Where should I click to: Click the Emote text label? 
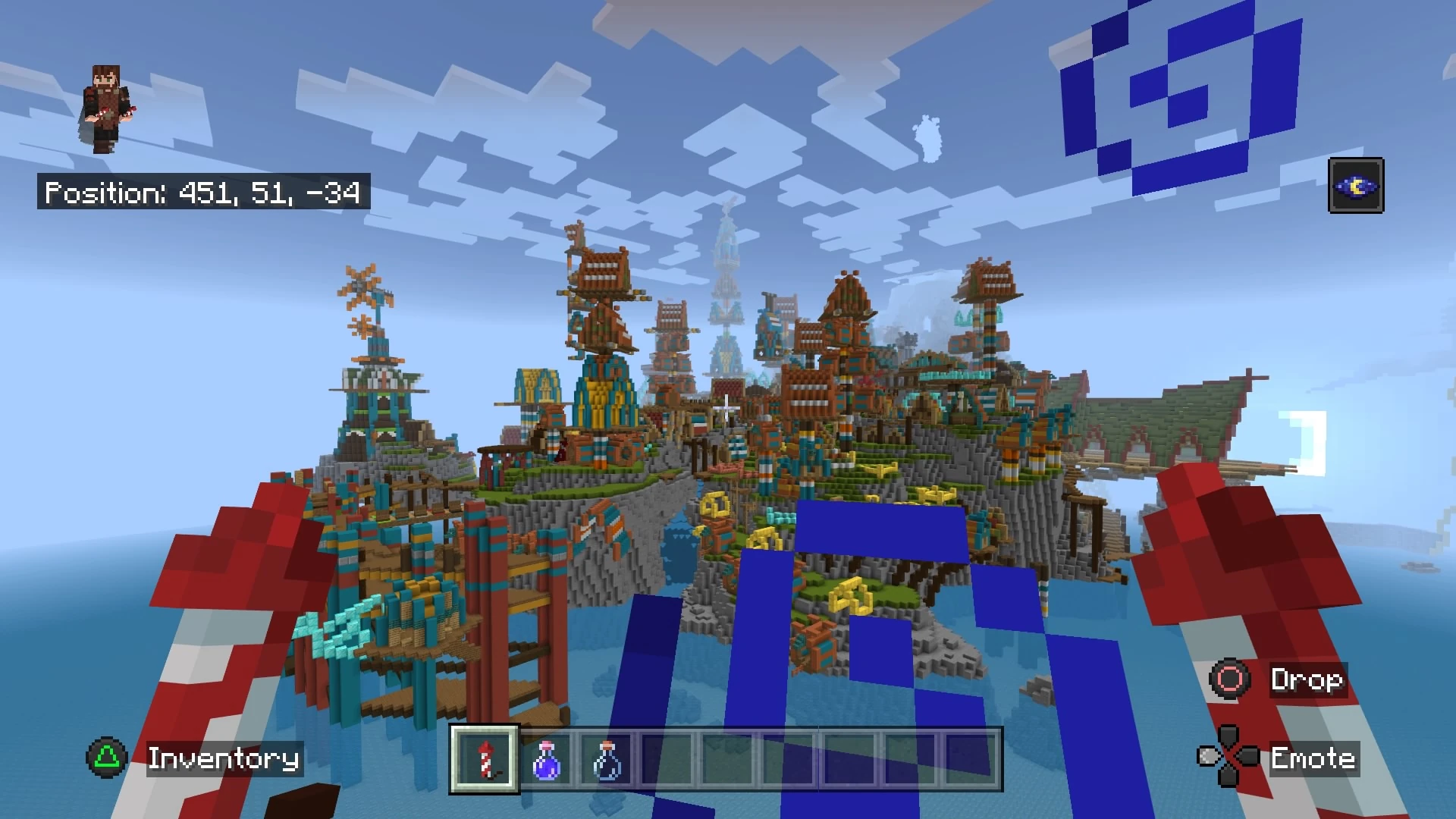point(1314,759)
